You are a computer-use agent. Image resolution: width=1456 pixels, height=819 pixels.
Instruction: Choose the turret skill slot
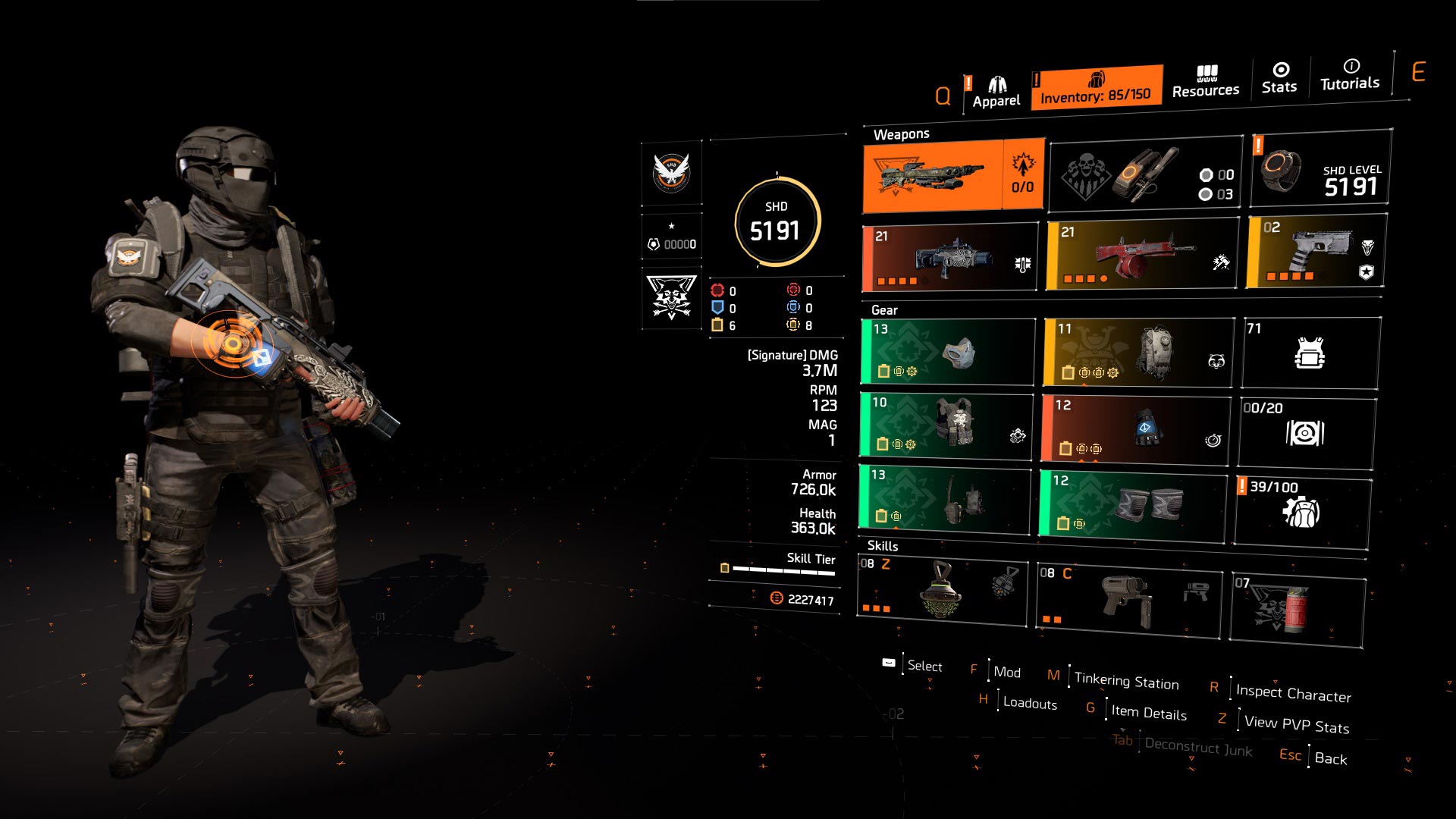[1129, 601]
